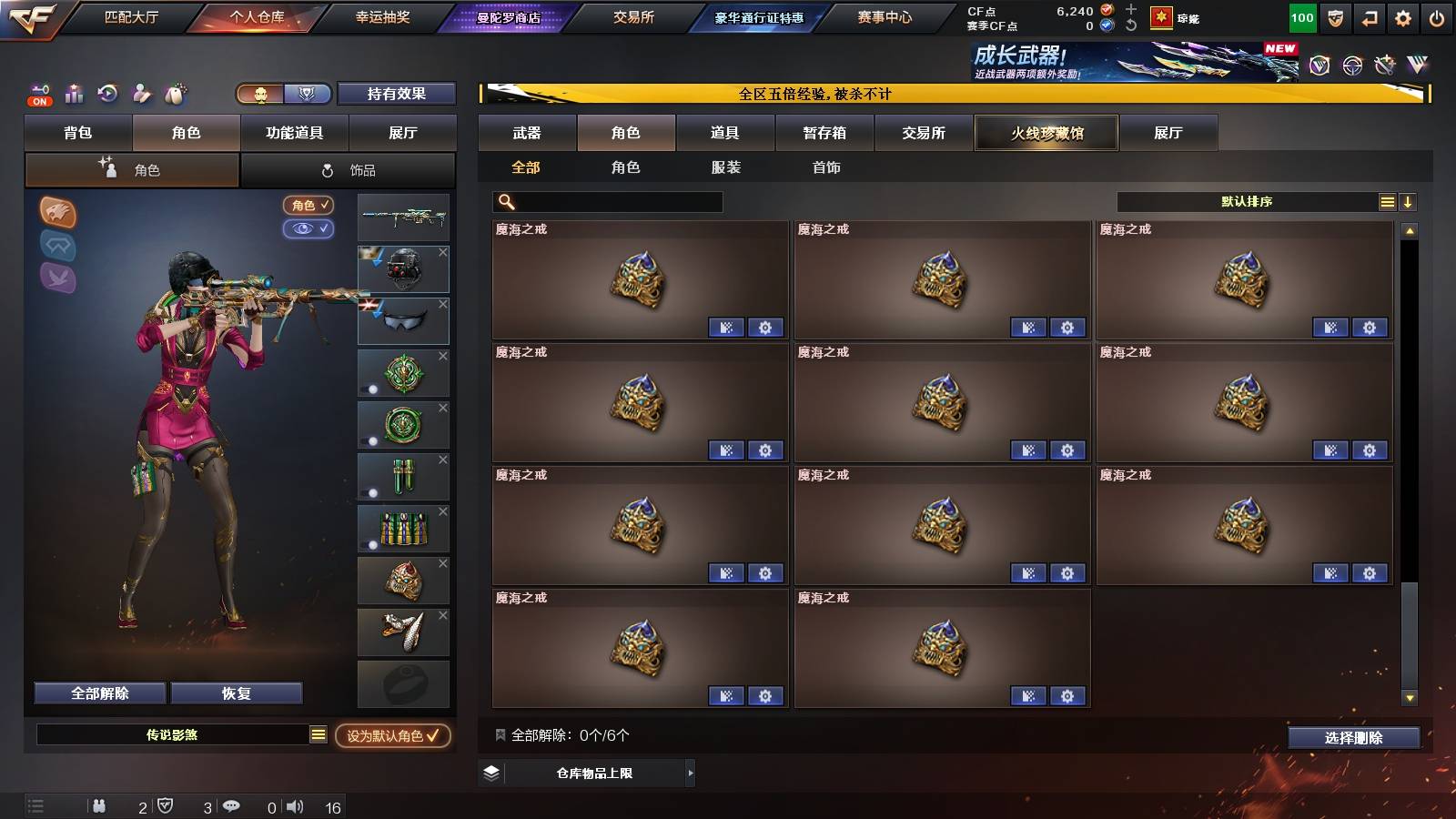
Task: Click the power/exit icon at top right
Action: click(1435, 16)
